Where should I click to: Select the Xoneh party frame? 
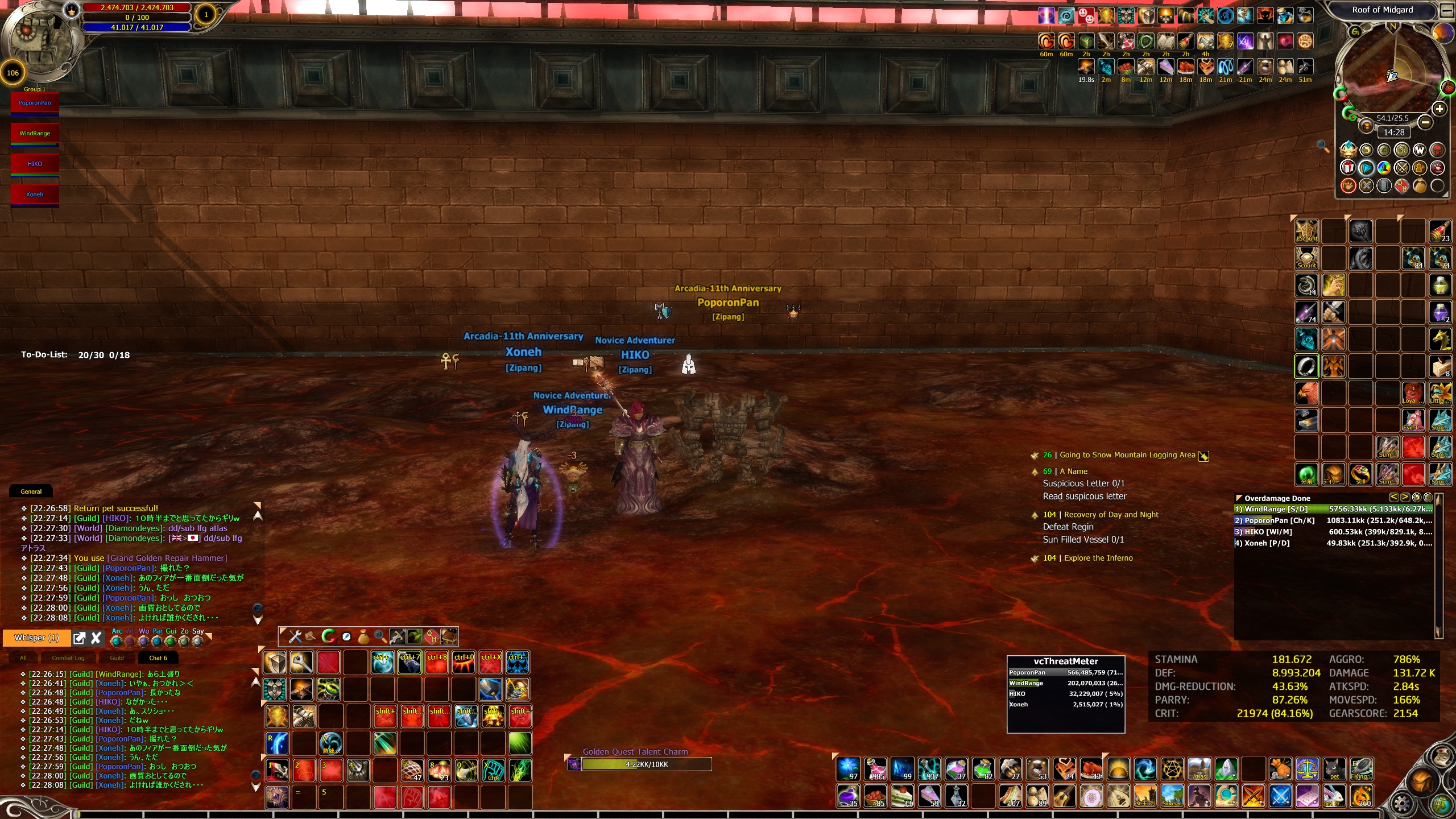pos(35,195)
